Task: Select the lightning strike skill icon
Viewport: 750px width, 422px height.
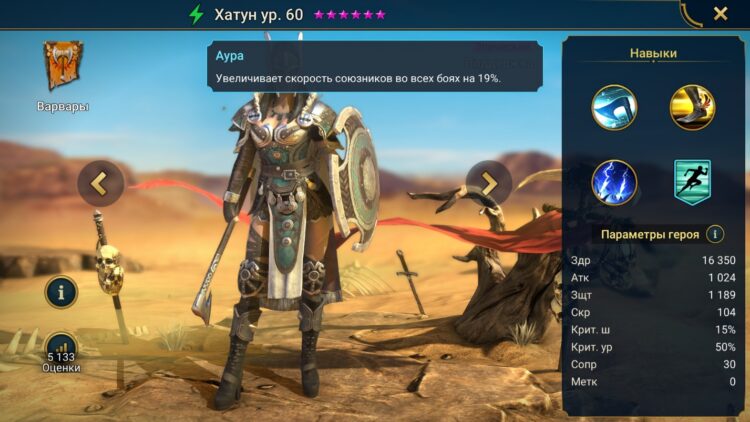Action: 614,183
